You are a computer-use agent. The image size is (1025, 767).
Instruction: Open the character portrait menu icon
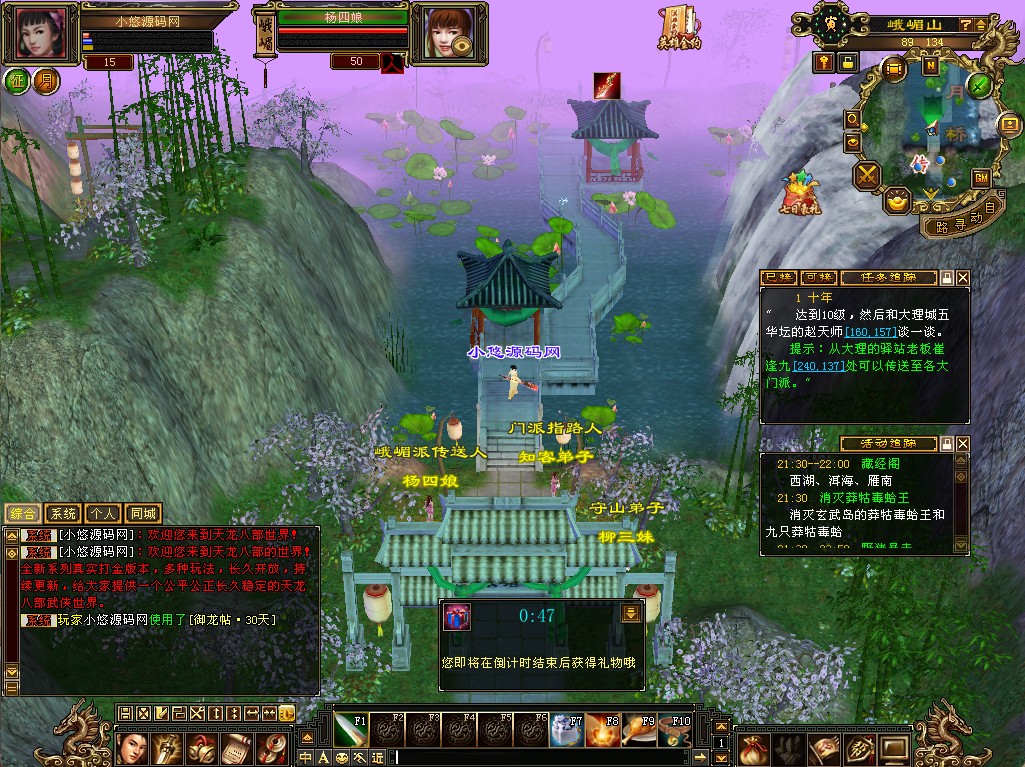[x=133, y=748]
